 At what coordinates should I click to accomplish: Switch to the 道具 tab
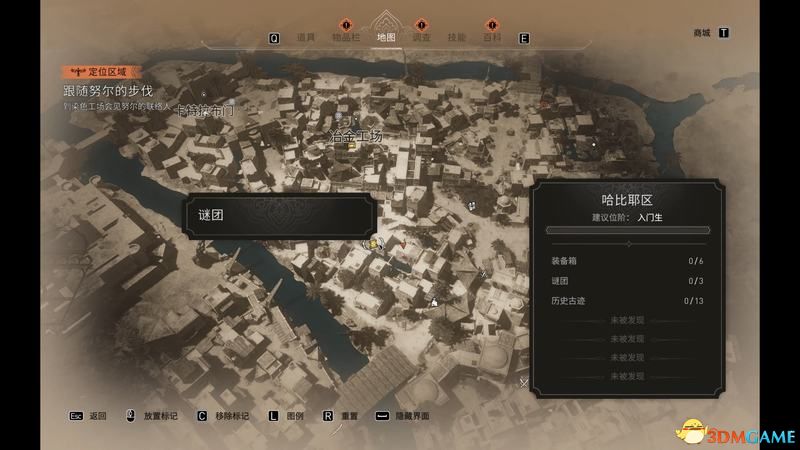point(306,37)
